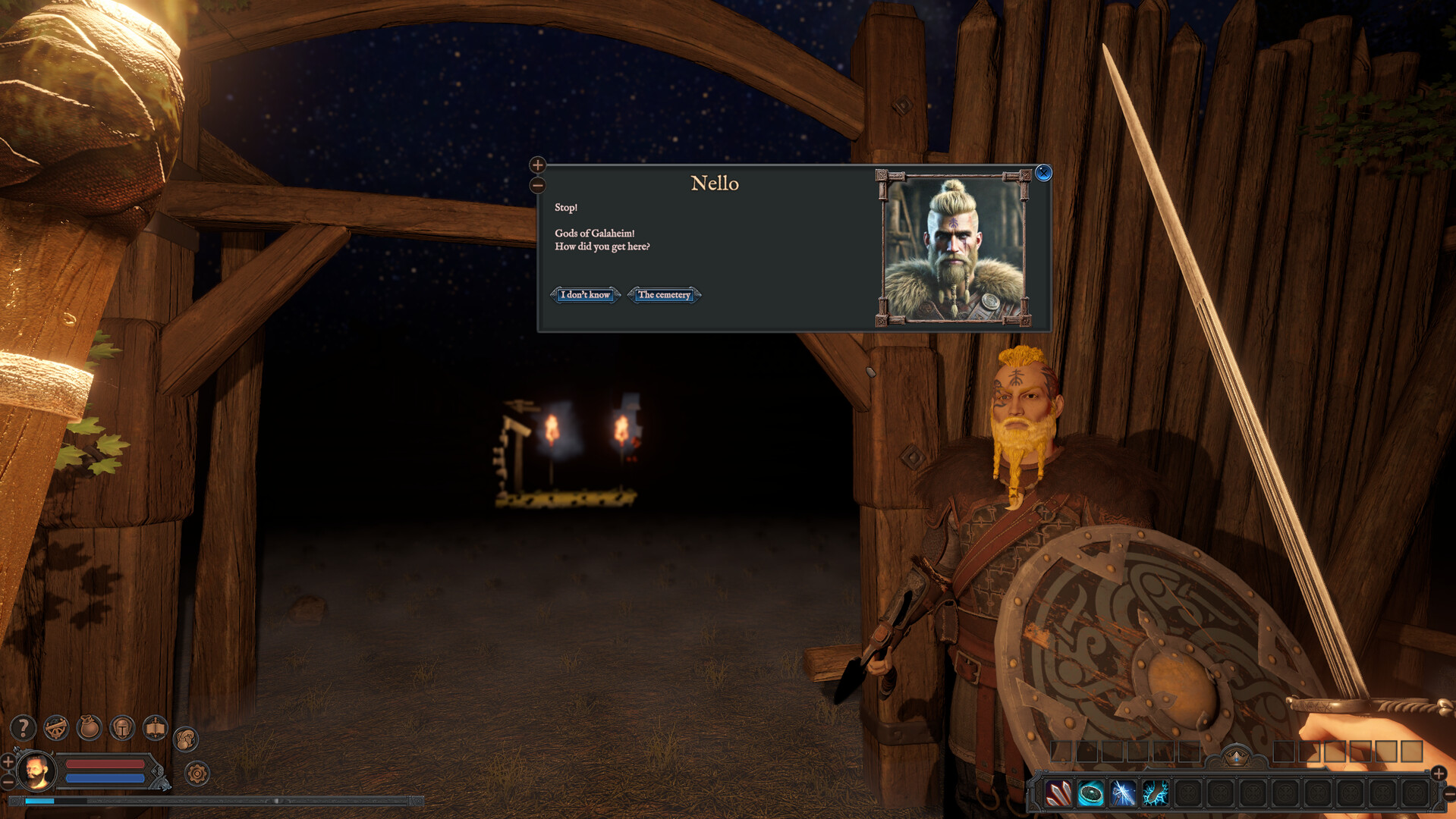Activate the glowing shield ability
This screenshot has height=819, width=1456.
point(1091,794)
